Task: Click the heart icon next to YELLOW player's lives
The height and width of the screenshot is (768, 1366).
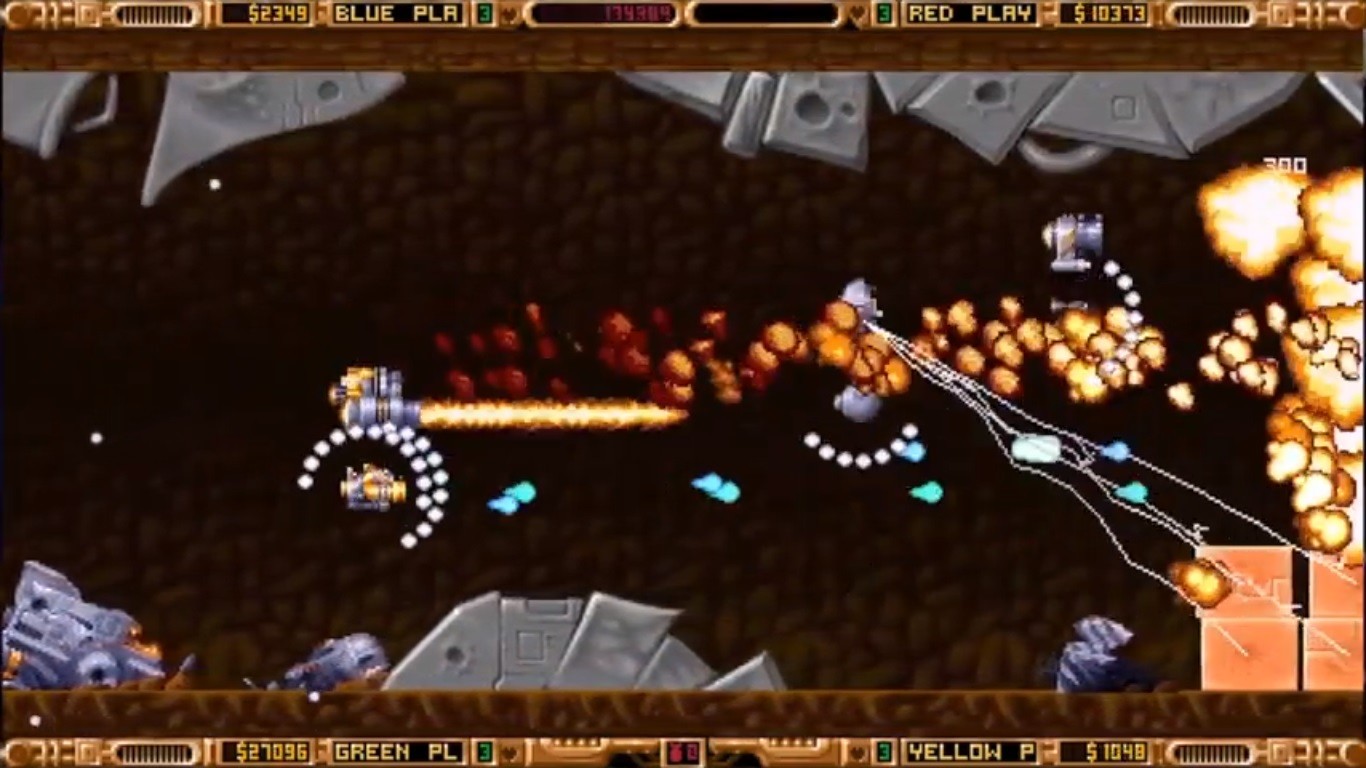Action: click(x=858, y=752)
